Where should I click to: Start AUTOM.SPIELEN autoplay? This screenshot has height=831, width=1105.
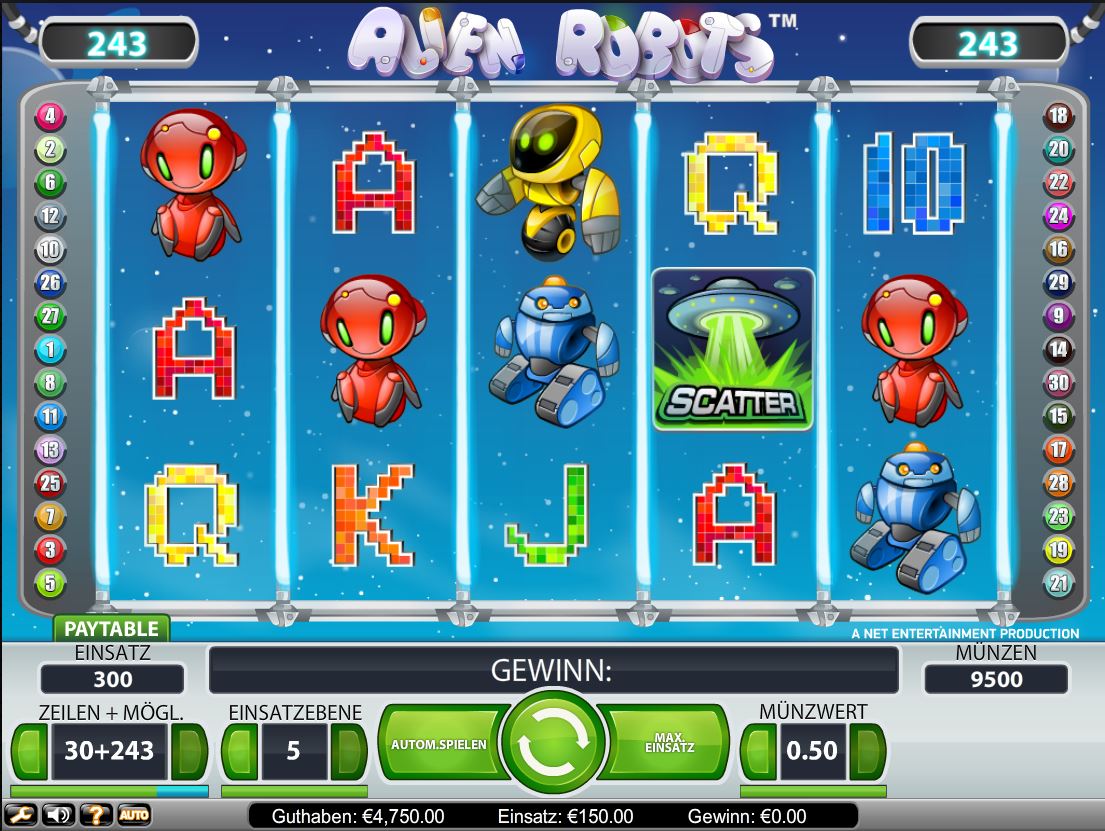439,745
